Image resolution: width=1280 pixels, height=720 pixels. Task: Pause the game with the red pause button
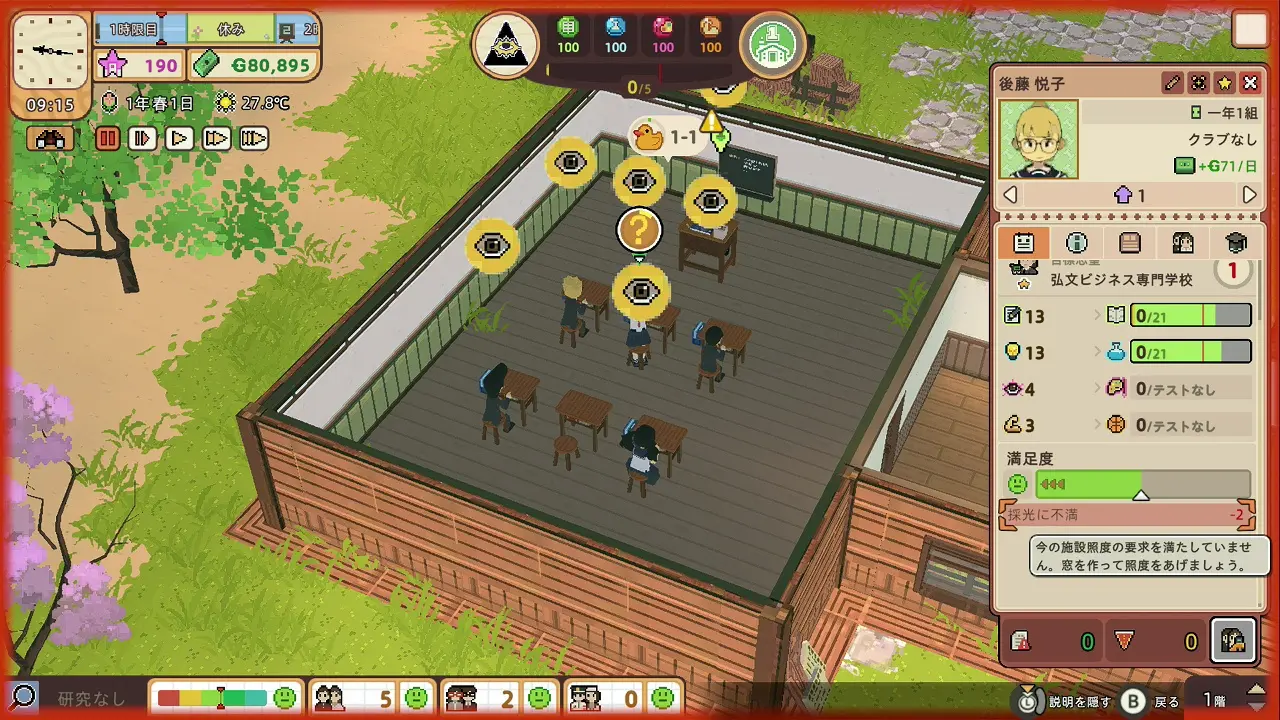(108, 139)
